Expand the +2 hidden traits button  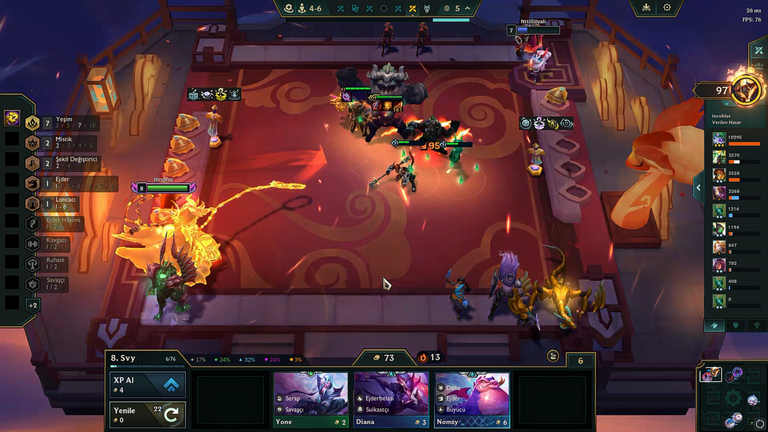coord(33,304)
